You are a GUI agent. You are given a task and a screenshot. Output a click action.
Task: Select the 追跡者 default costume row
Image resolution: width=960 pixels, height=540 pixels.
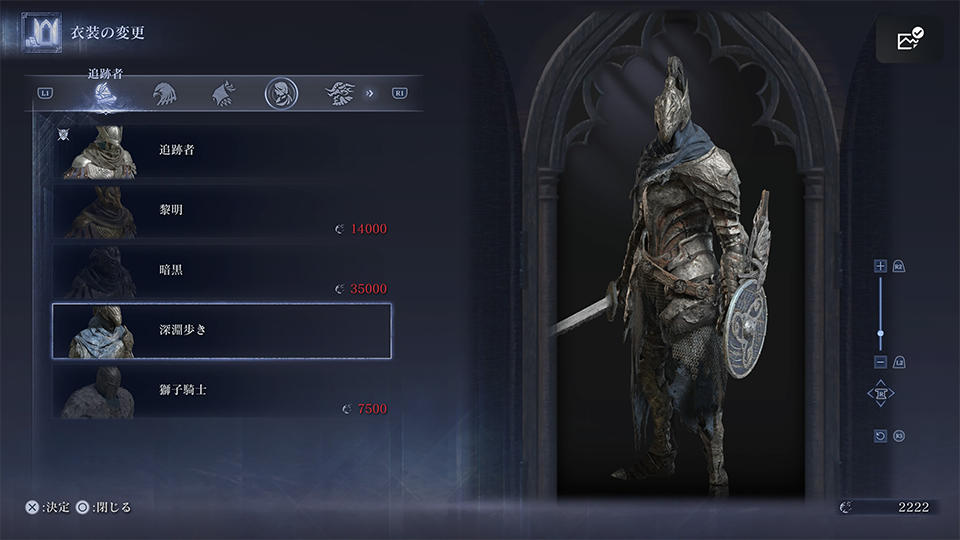[x=220, y=151]
